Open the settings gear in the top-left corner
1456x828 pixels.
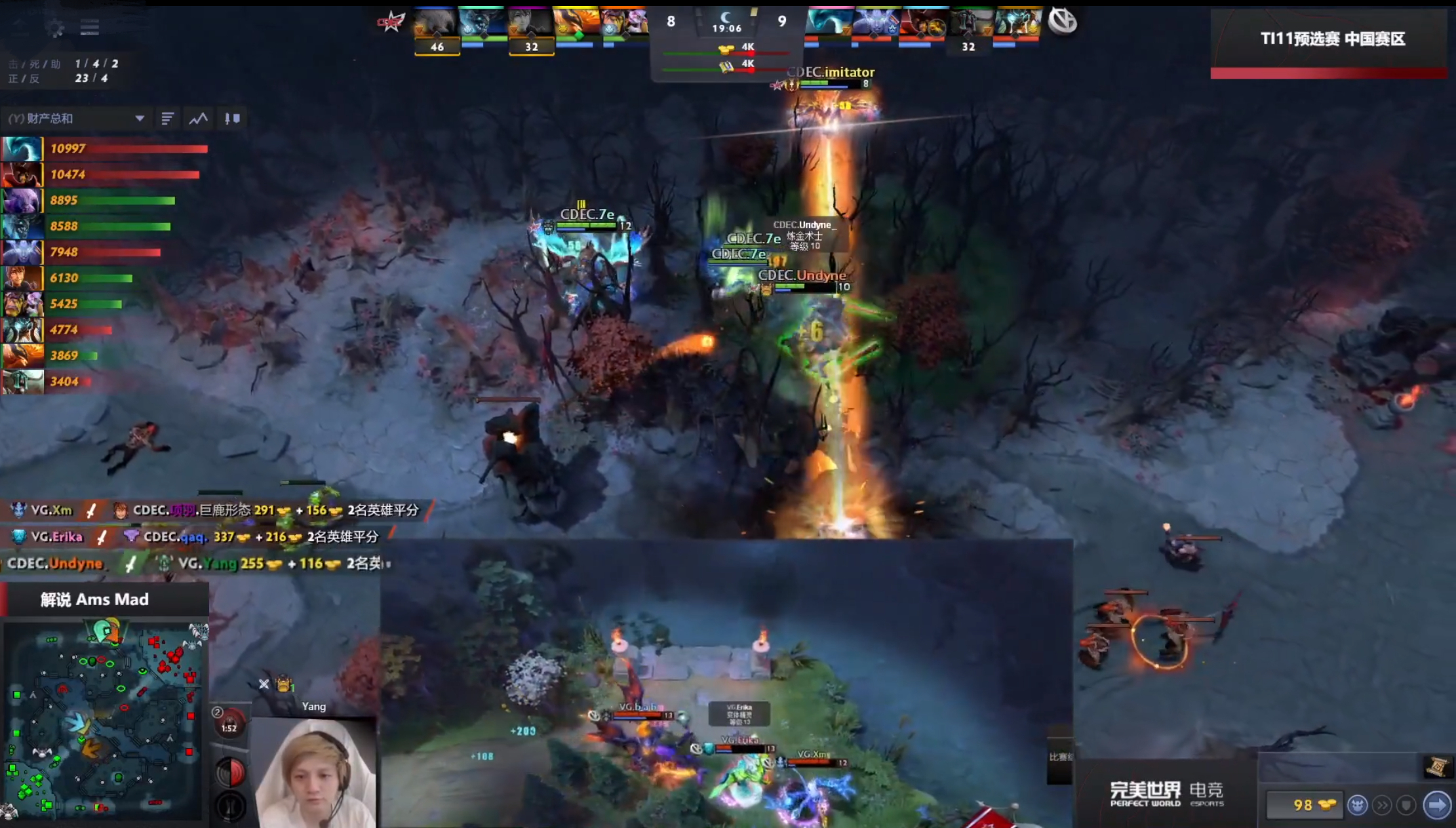pyautogui.click(x=56, y=26)
